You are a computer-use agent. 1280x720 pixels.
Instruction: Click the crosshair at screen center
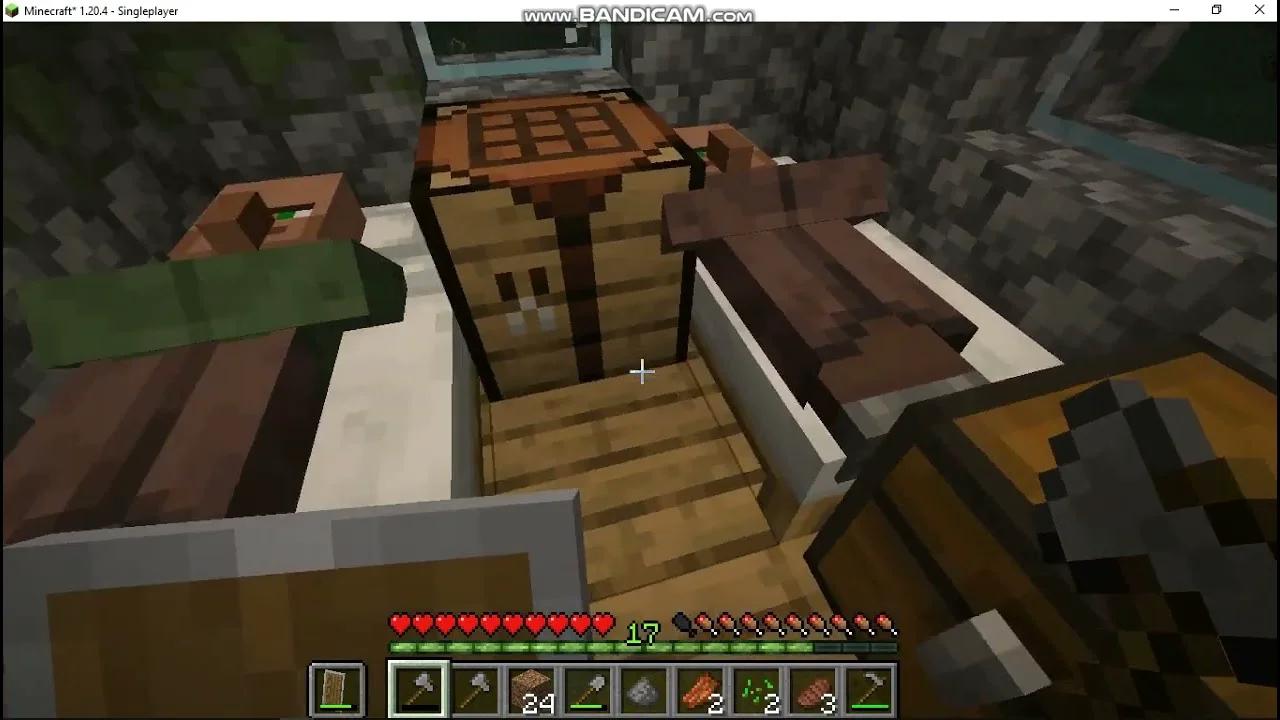[x=640, y=371]
